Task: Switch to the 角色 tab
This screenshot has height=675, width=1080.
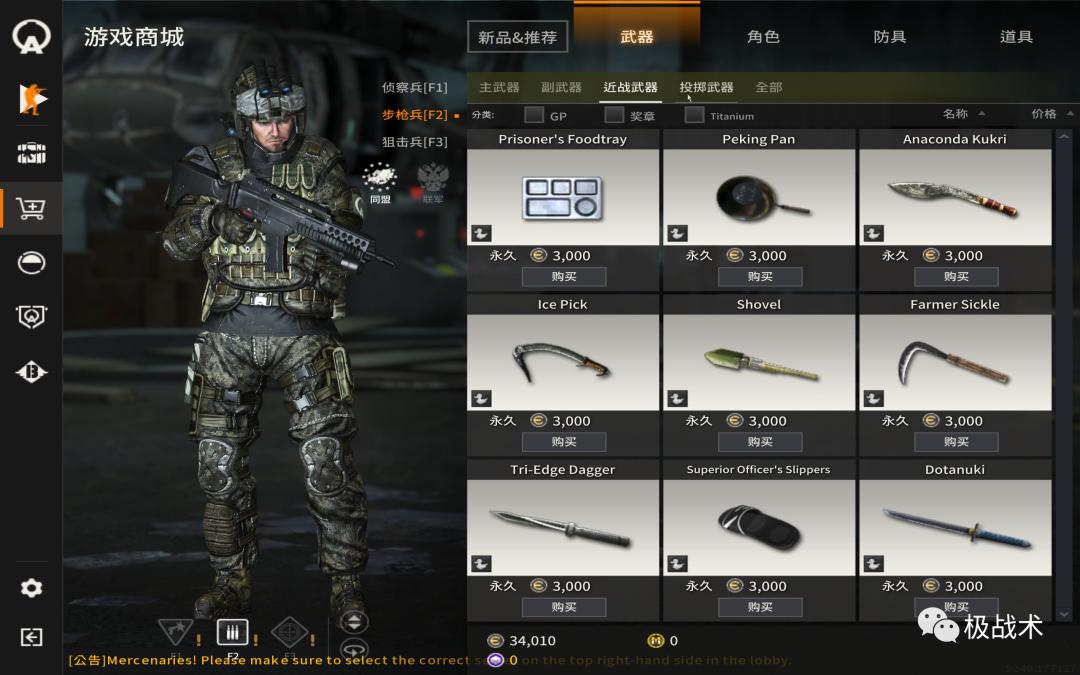Action: click(763, 37)
